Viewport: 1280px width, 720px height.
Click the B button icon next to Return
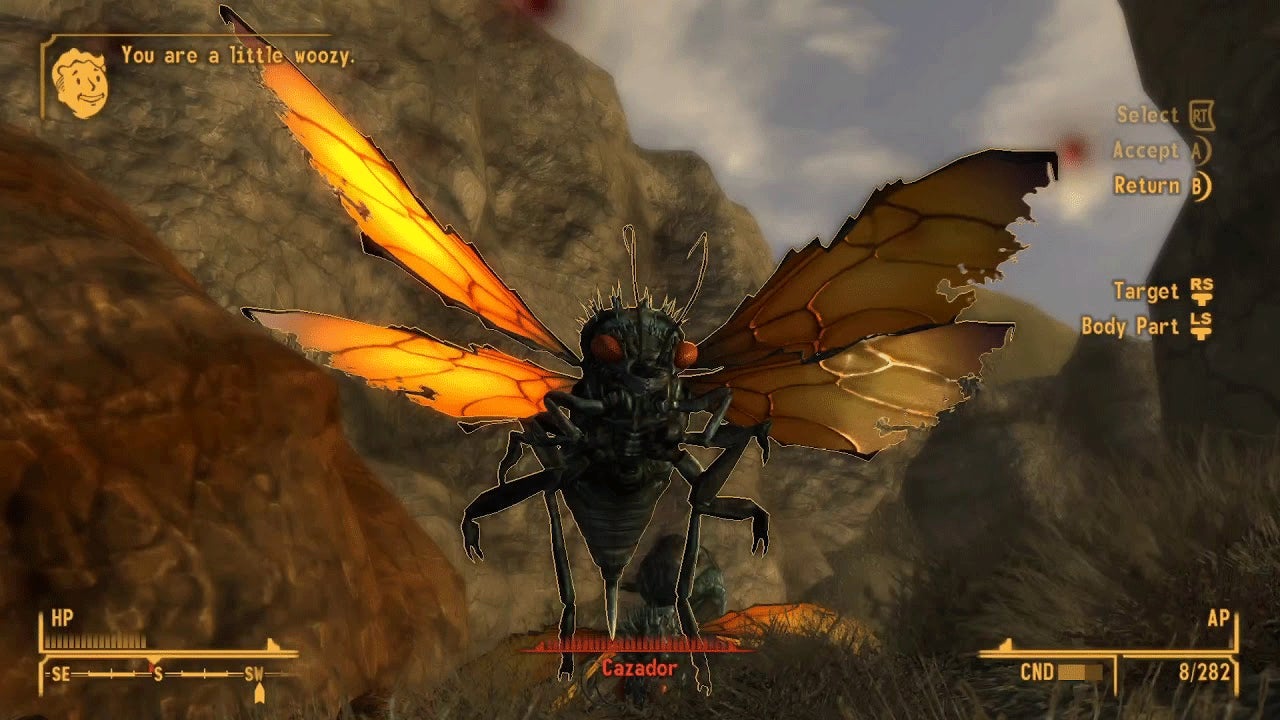[x=1199, y=186]
